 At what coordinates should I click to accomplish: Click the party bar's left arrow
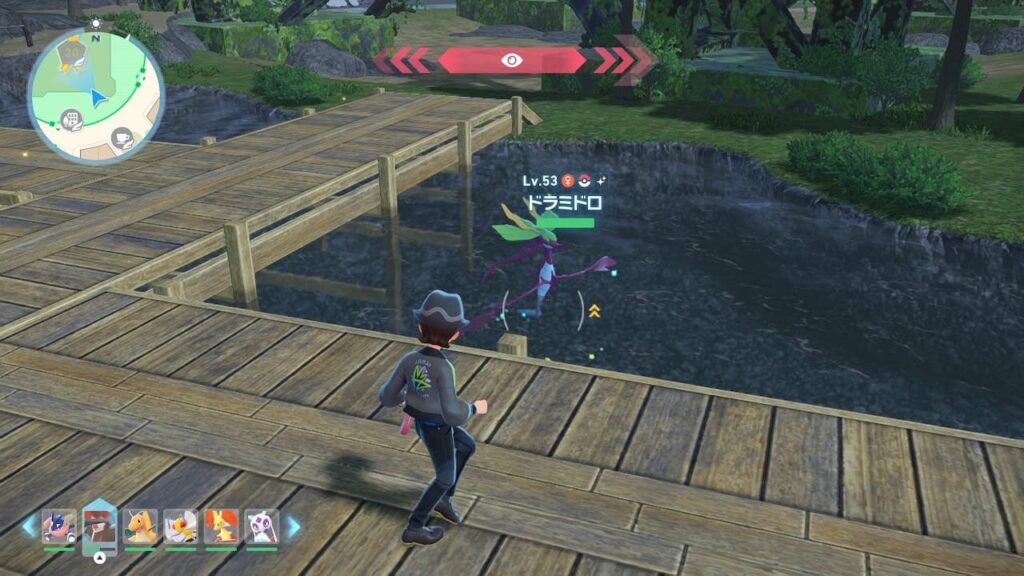tap(29, 526)
